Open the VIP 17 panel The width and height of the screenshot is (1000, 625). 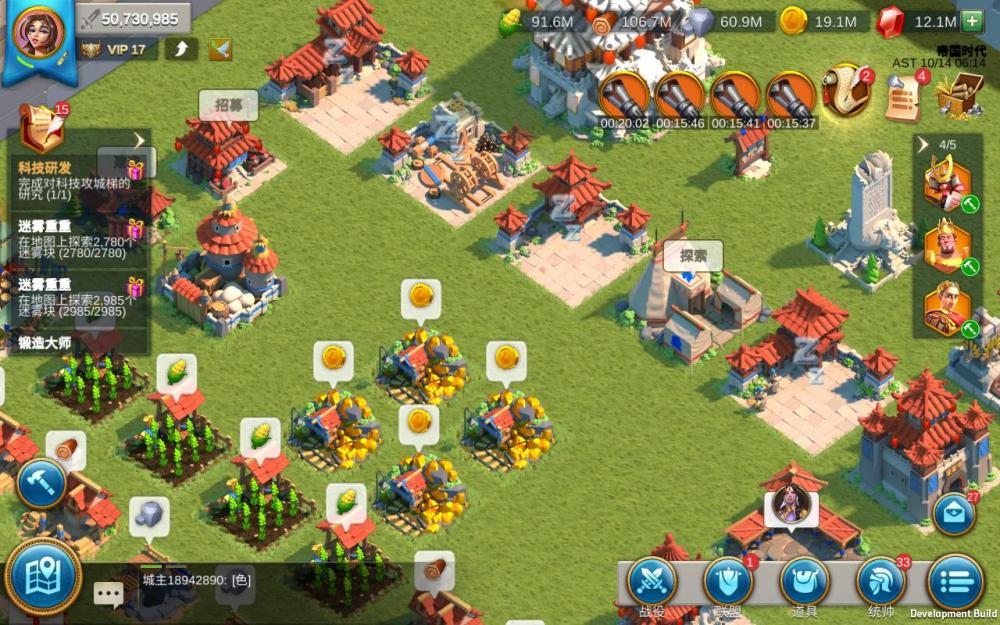(117, 48)
